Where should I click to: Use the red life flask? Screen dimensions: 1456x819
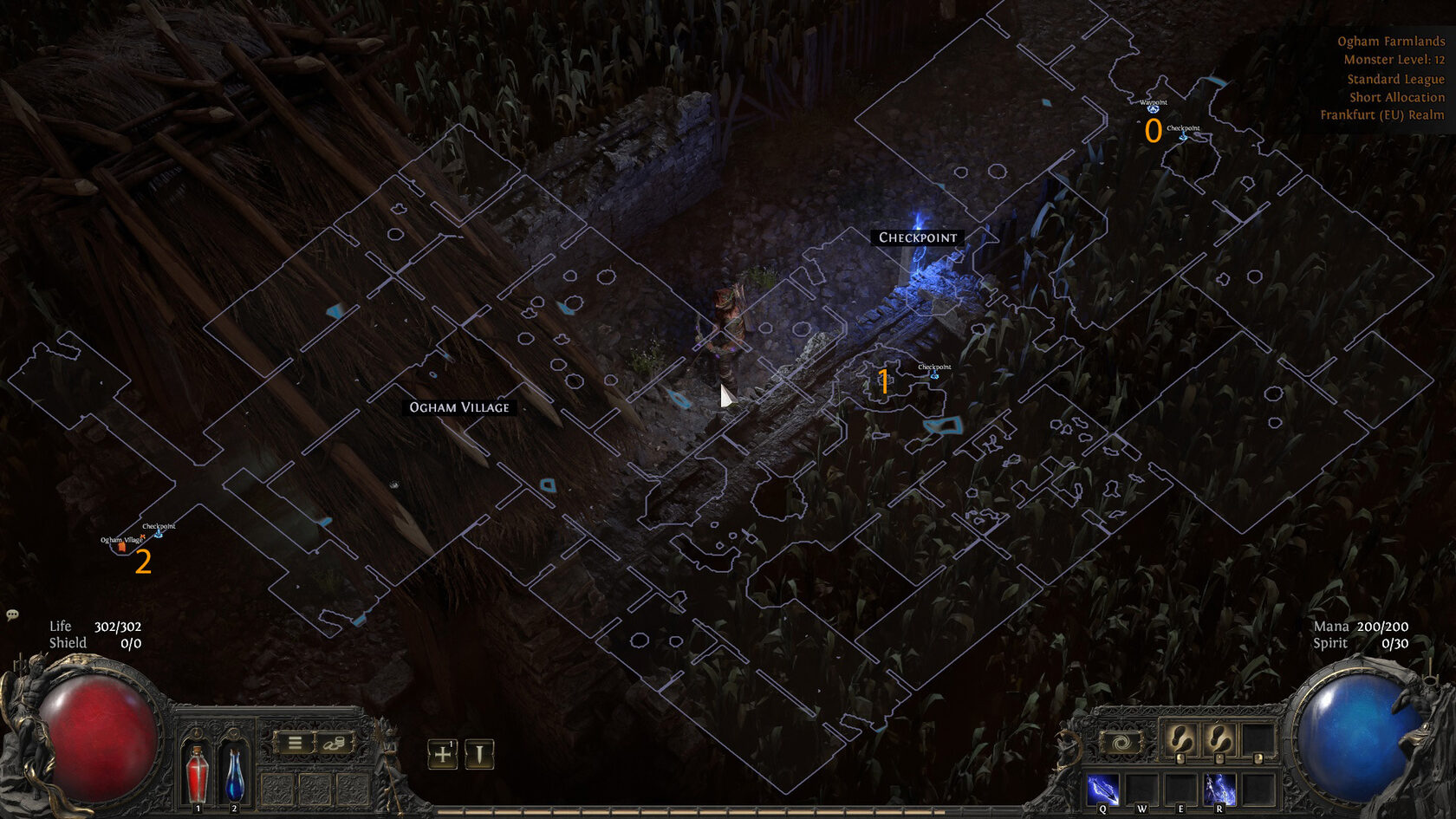tap(198, 773)
